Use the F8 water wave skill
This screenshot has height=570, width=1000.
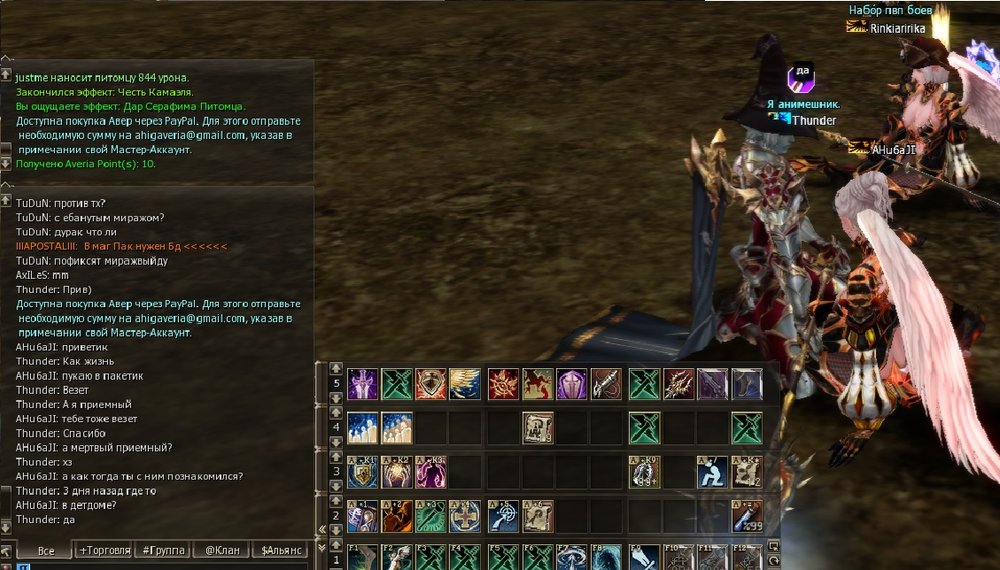(x=606, y=556)
